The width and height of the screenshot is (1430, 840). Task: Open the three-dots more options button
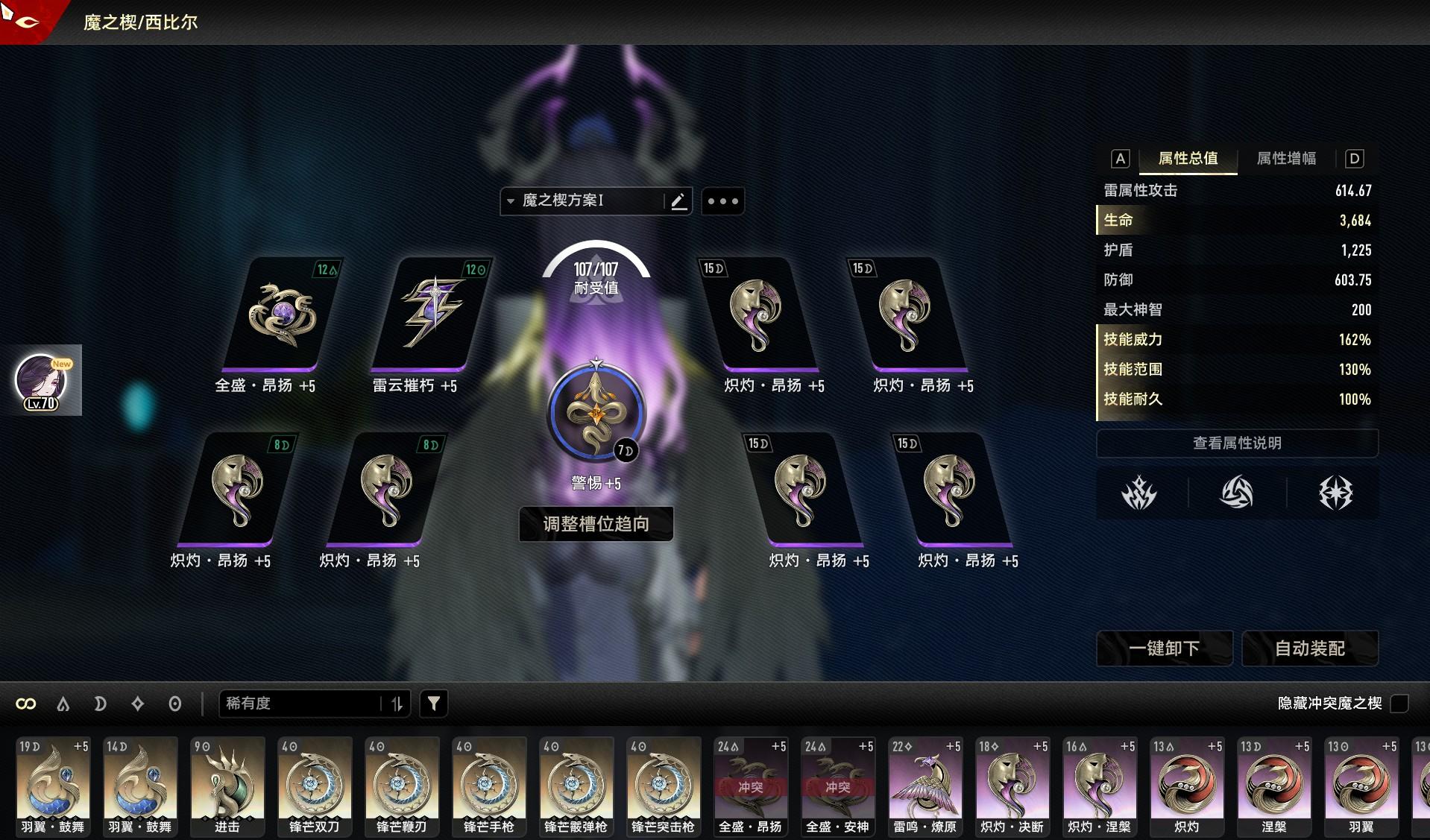722,201
